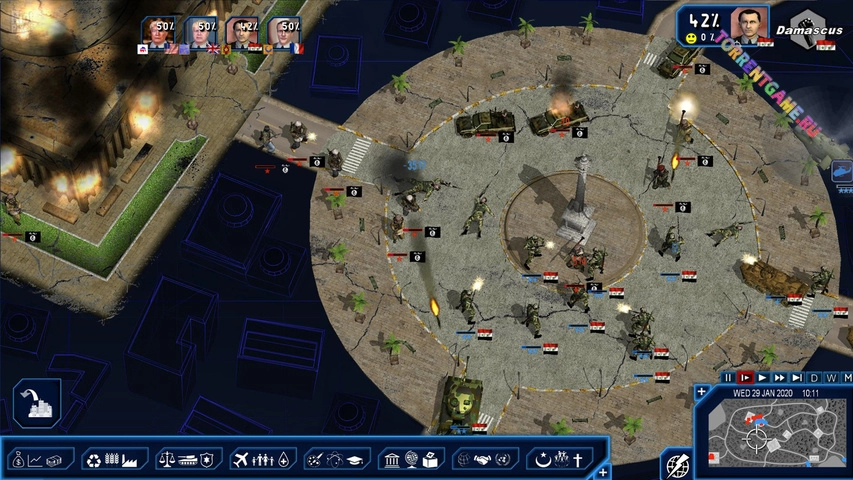Open the transport, population and water menu
853x480 pixels.
click(x=263, y=459)
